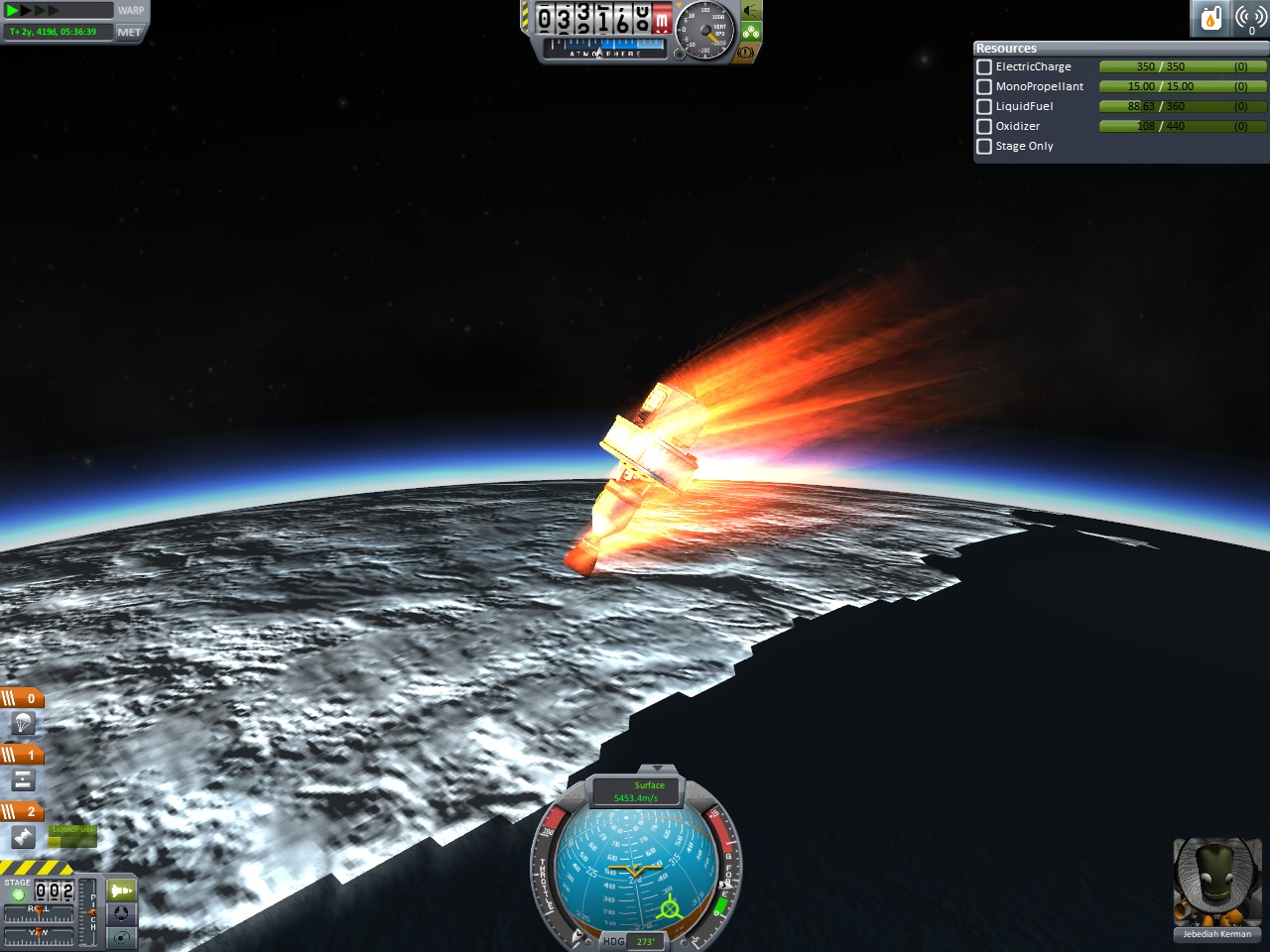1270x952 pixels.
Task: Close the resources panel via fuel can button
Action: coord(1210,18)
